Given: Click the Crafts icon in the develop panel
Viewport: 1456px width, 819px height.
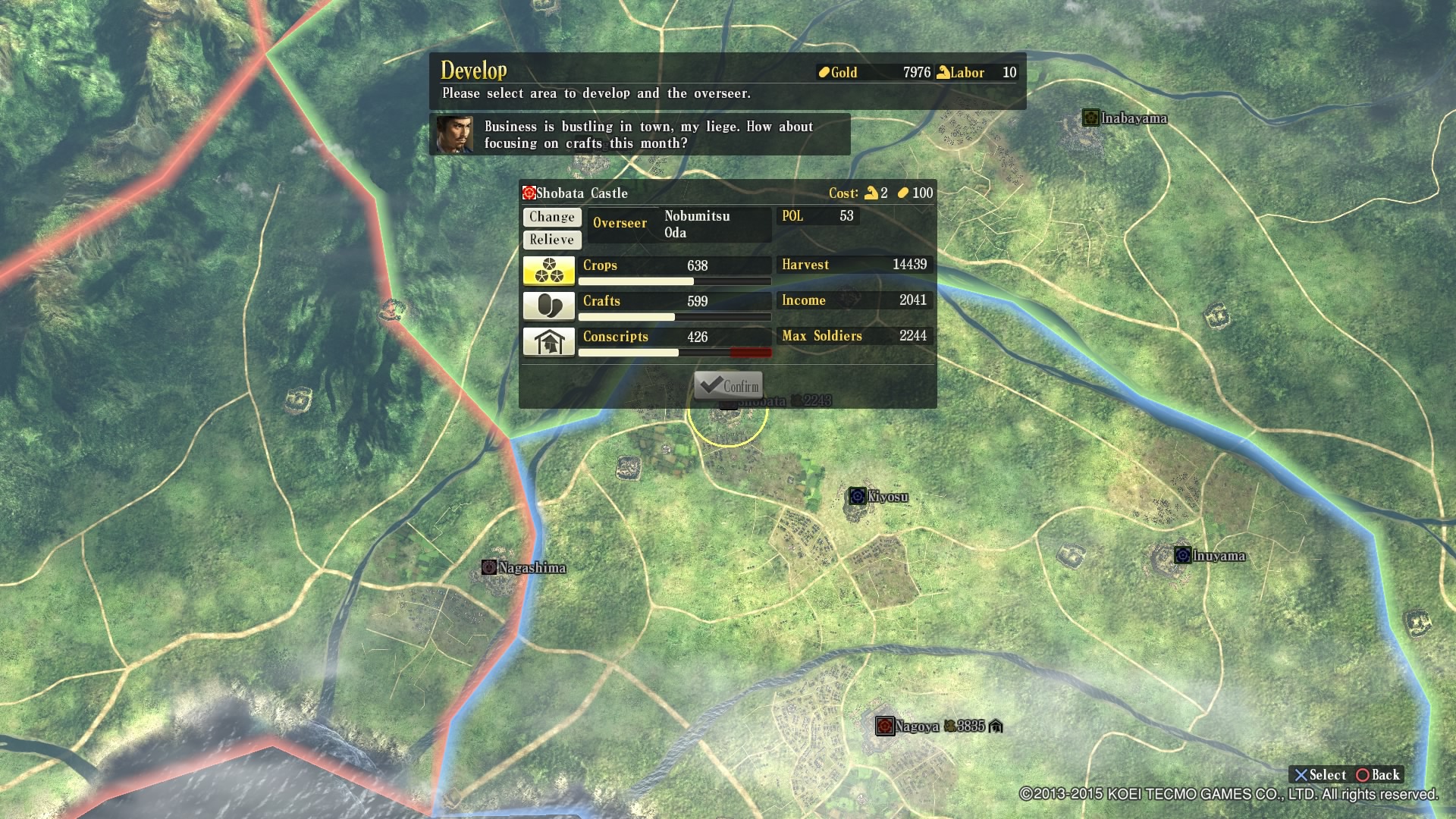Looking at the screenshot, I should pos(548,306).
